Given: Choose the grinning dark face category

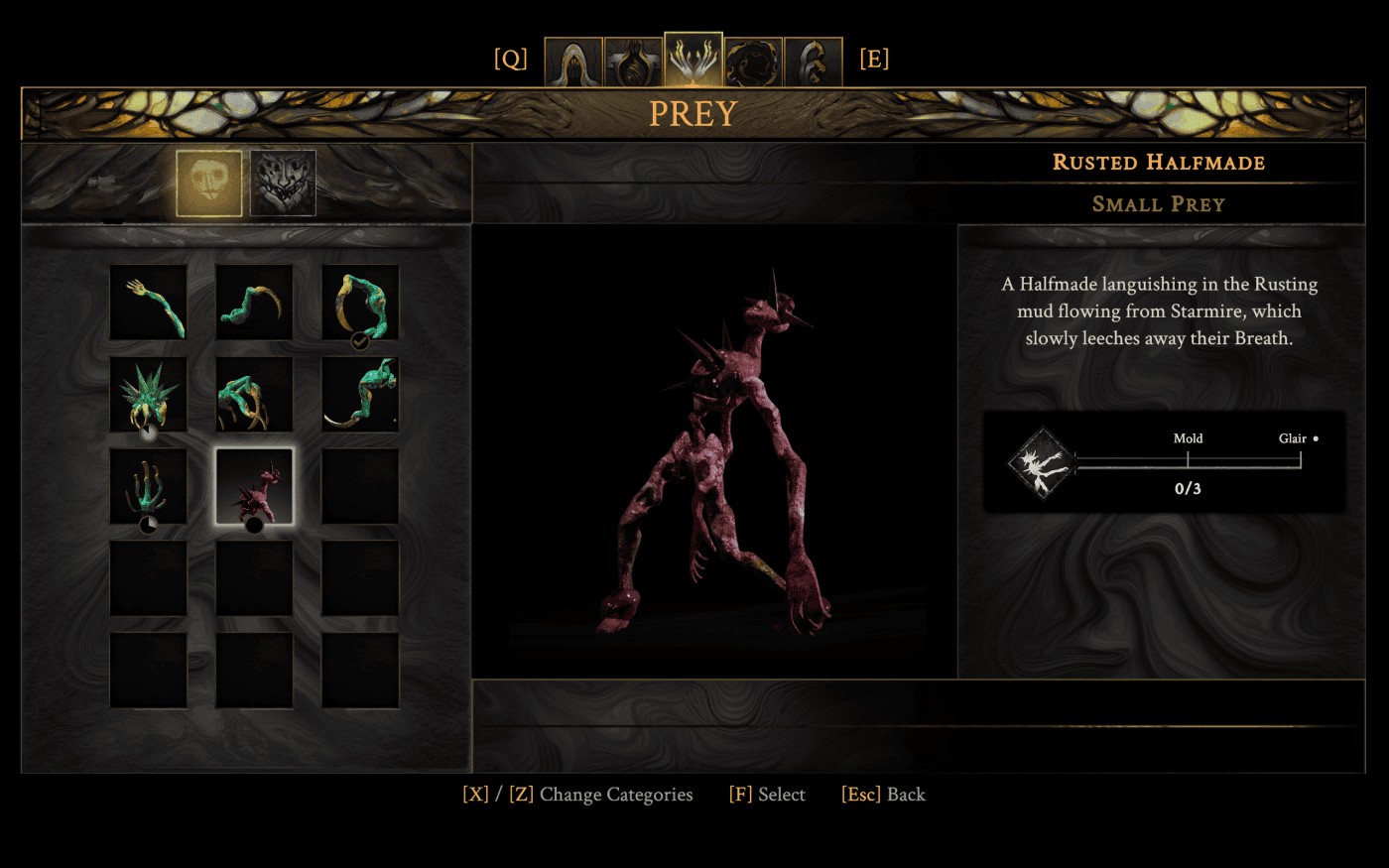Looking at the screenshot, I should click(283, 183).
